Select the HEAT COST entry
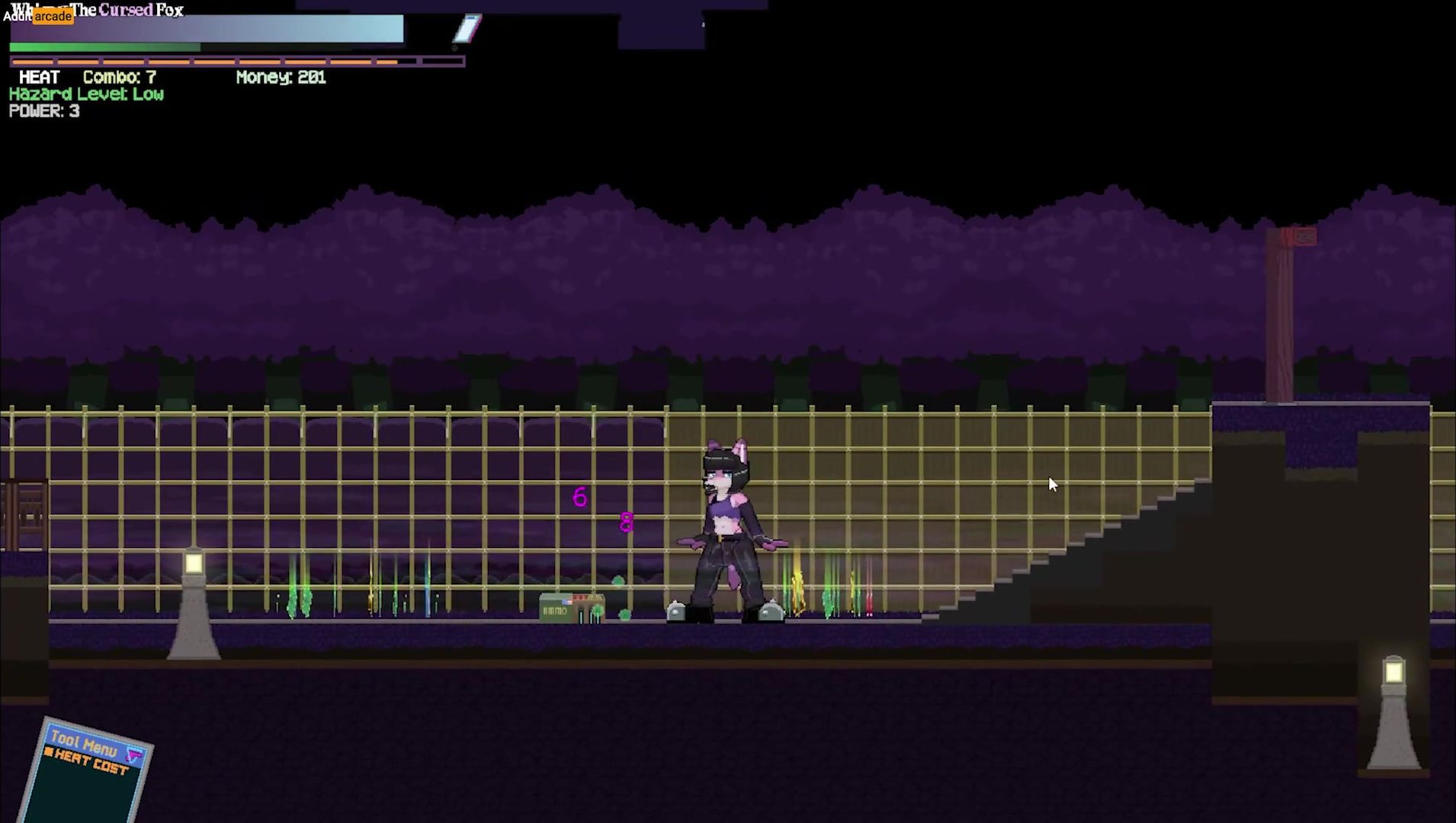1456x823 pixels. pos(91,763)
